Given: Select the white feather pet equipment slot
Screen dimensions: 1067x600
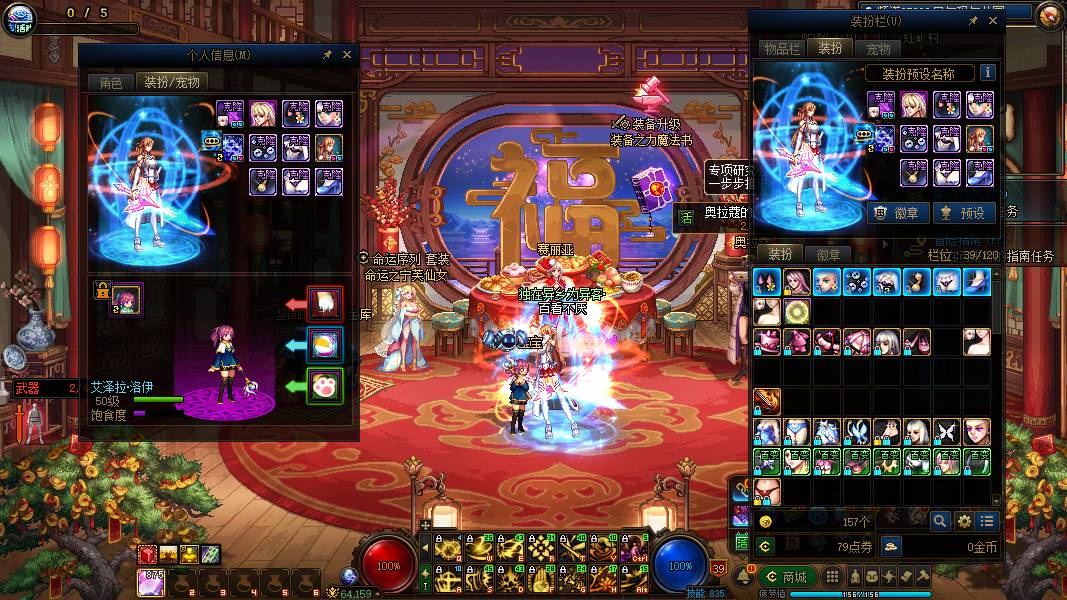Looking at the screenshot, I should 325,304.
